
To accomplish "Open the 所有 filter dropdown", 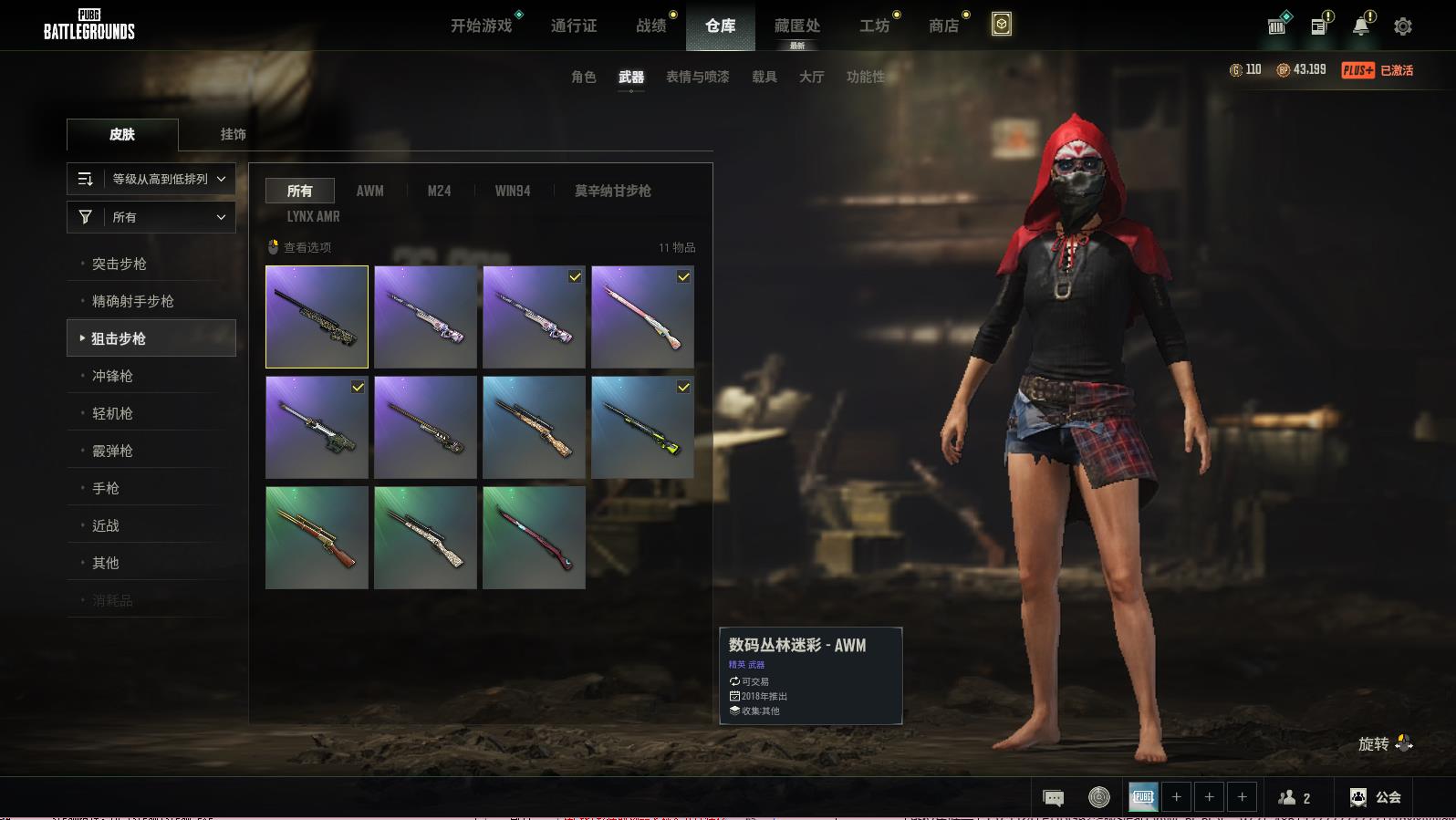I will point(151,217).
